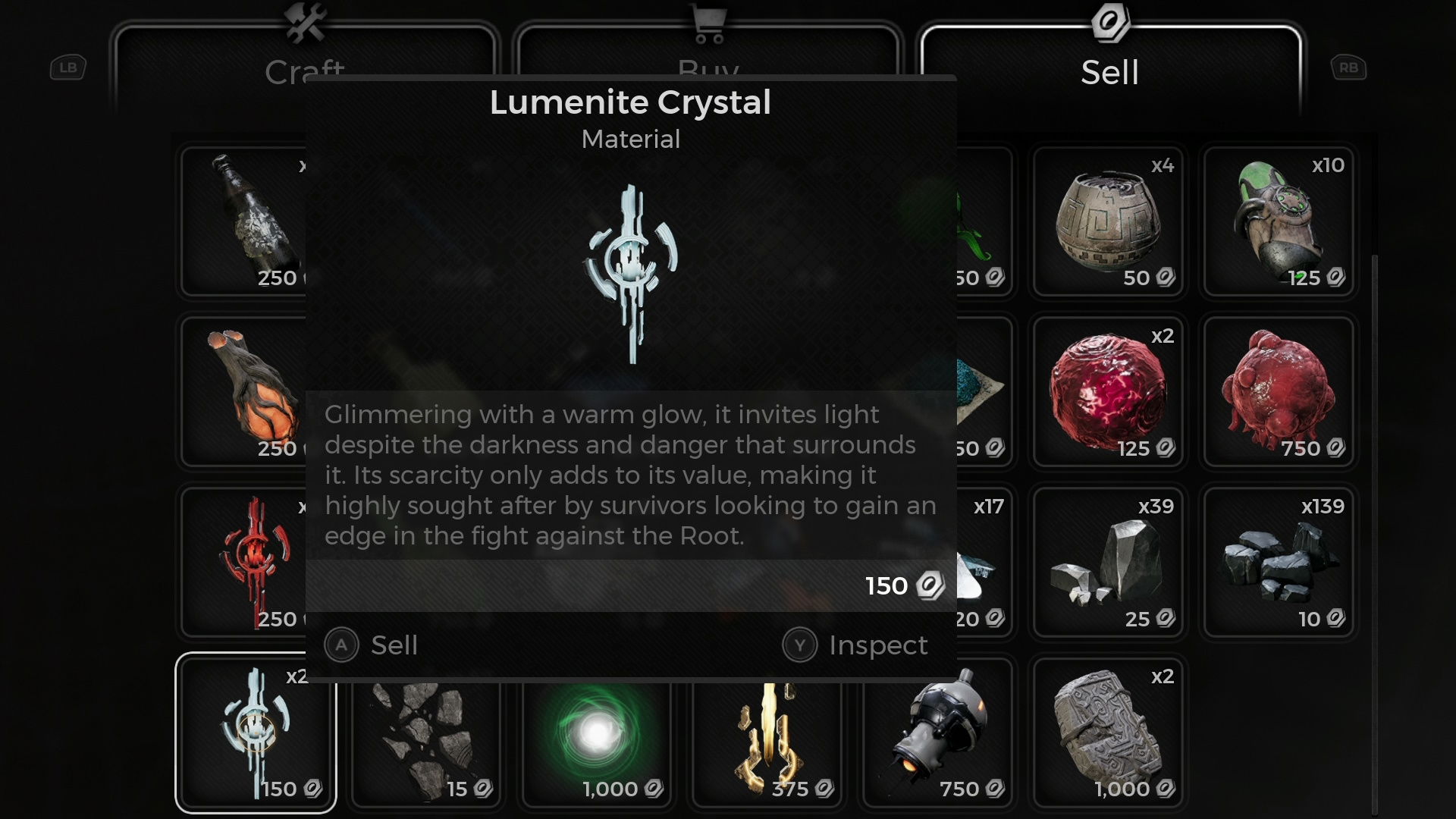Select the carved stone tablet x2 slot
The height and width of the screenshot is (819, 1456).
coord(1108,733)
